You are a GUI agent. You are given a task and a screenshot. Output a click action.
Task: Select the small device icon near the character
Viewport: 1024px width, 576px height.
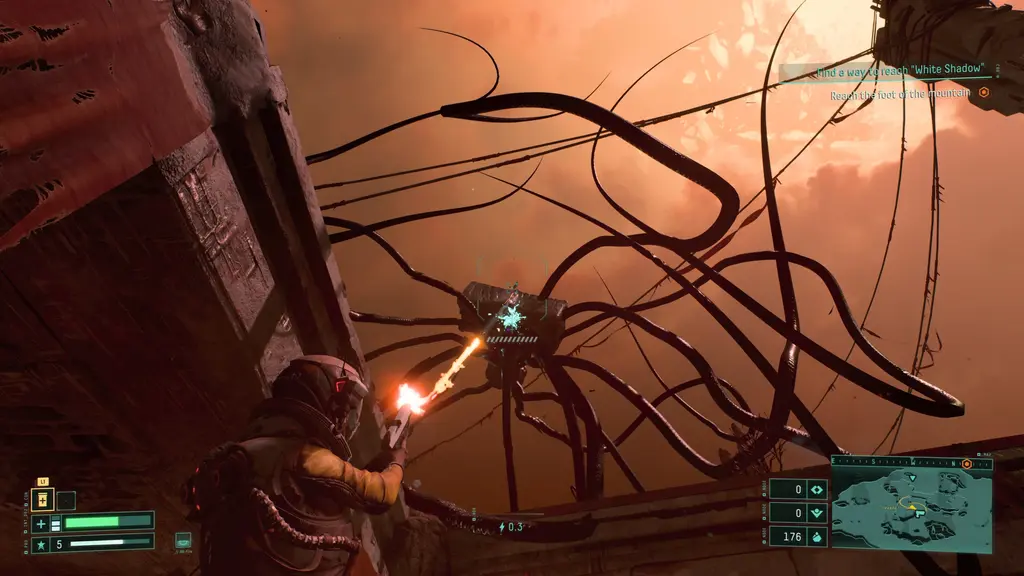(183, 540)
